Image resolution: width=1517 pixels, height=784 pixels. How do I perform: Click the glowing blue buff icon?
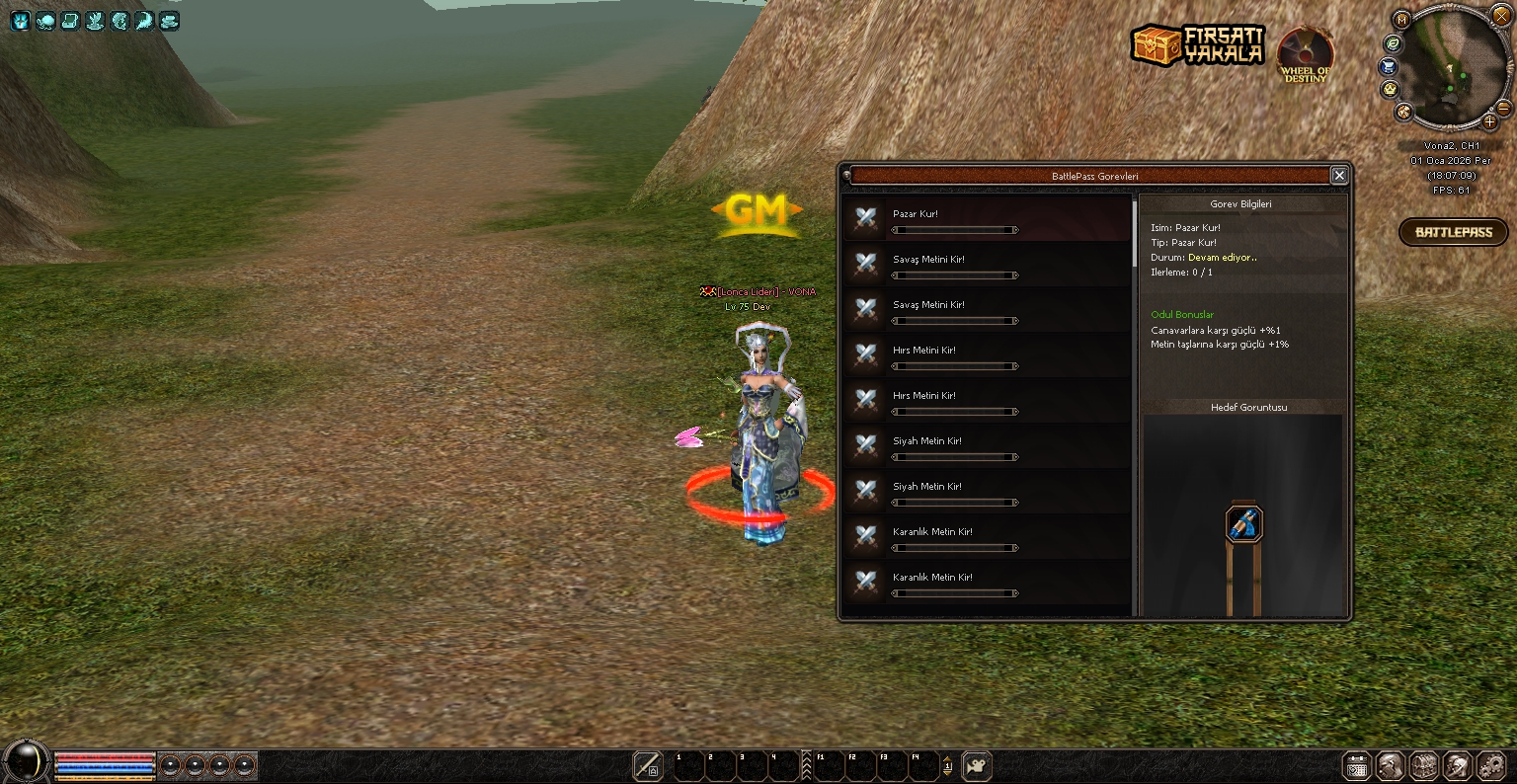click(x=20, y=20)
